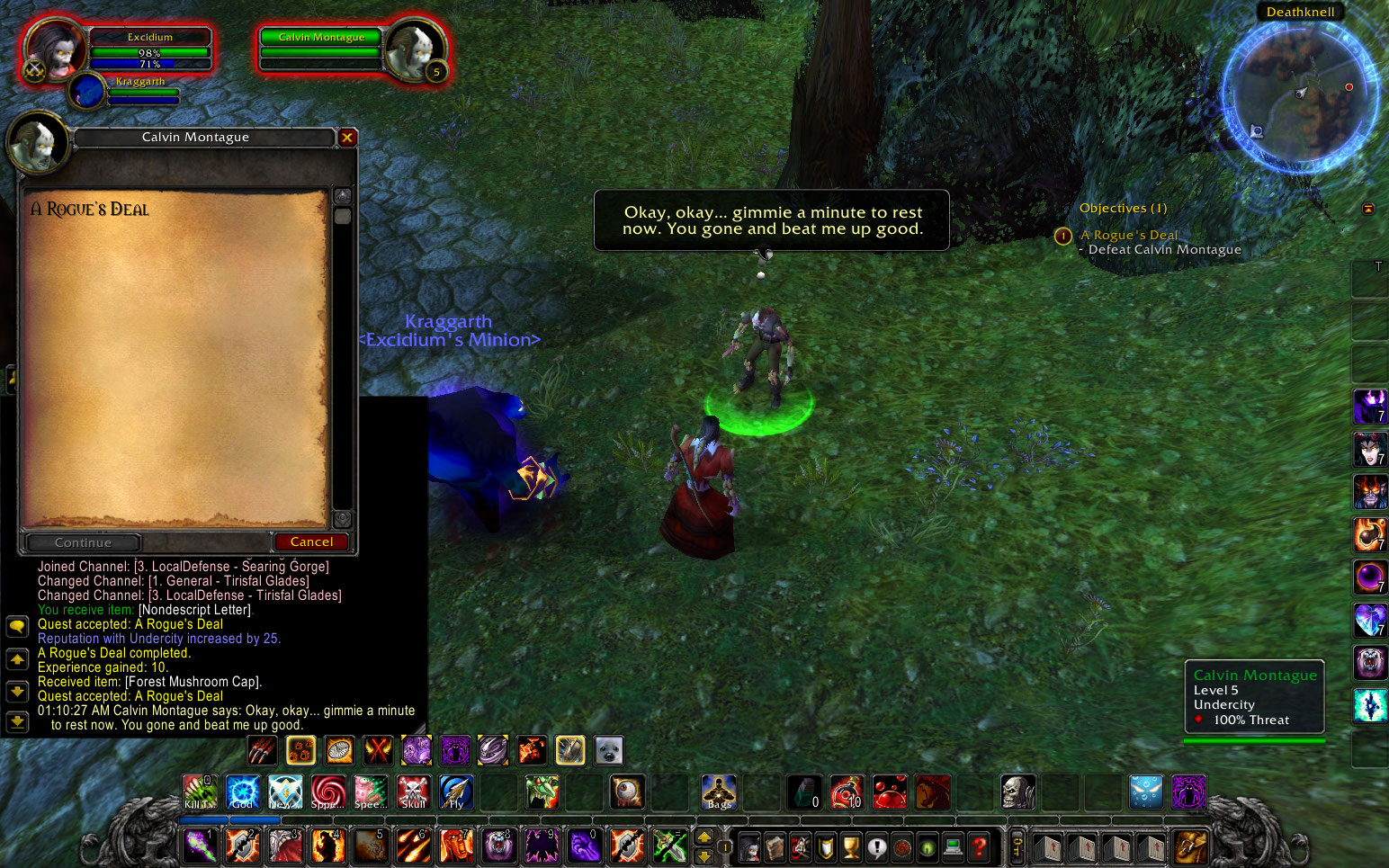Open options via the computer micro icon
This screenshot has width=1389, height=868.
[x=954, y=846]
